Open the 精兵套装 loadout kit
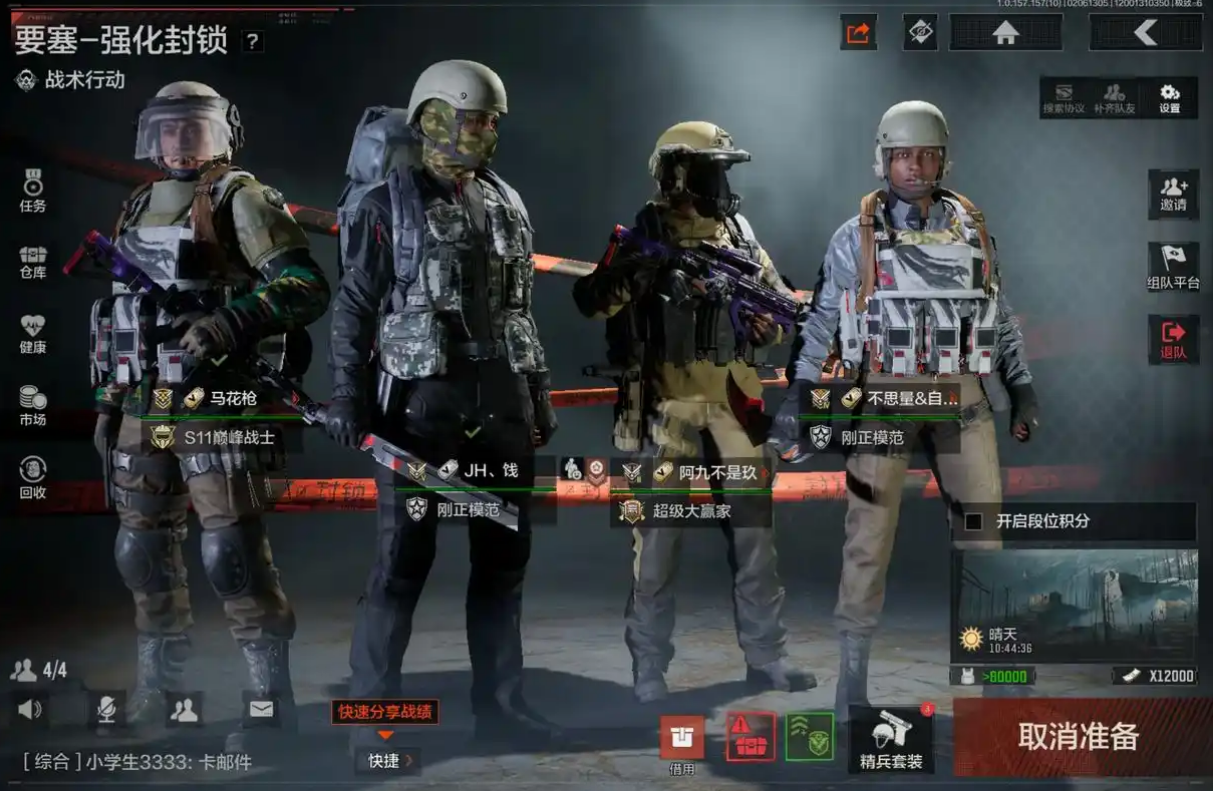1213x791 pixels. coord(890,741)
